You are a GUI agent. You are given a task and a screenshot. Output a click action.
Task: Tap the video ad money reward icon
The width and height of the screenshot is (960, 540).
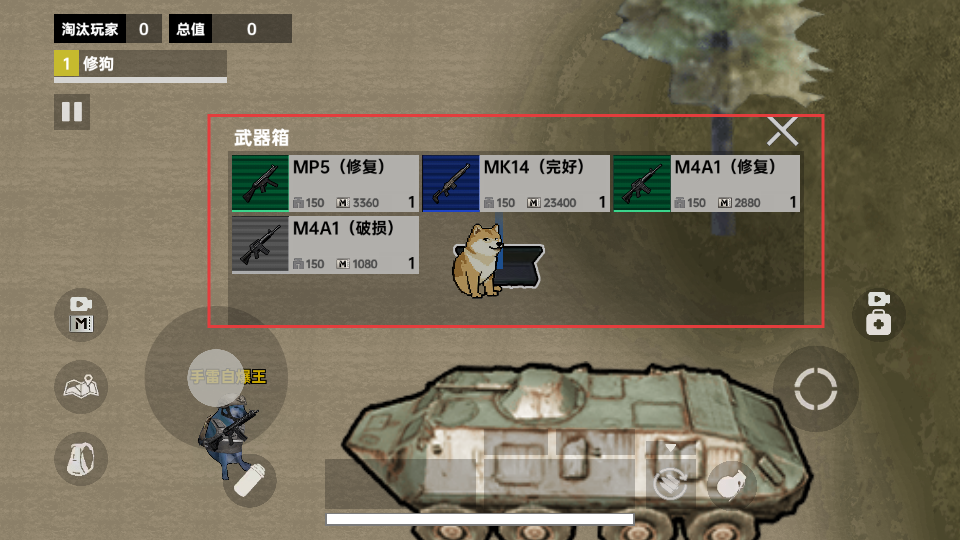point(81,314)
